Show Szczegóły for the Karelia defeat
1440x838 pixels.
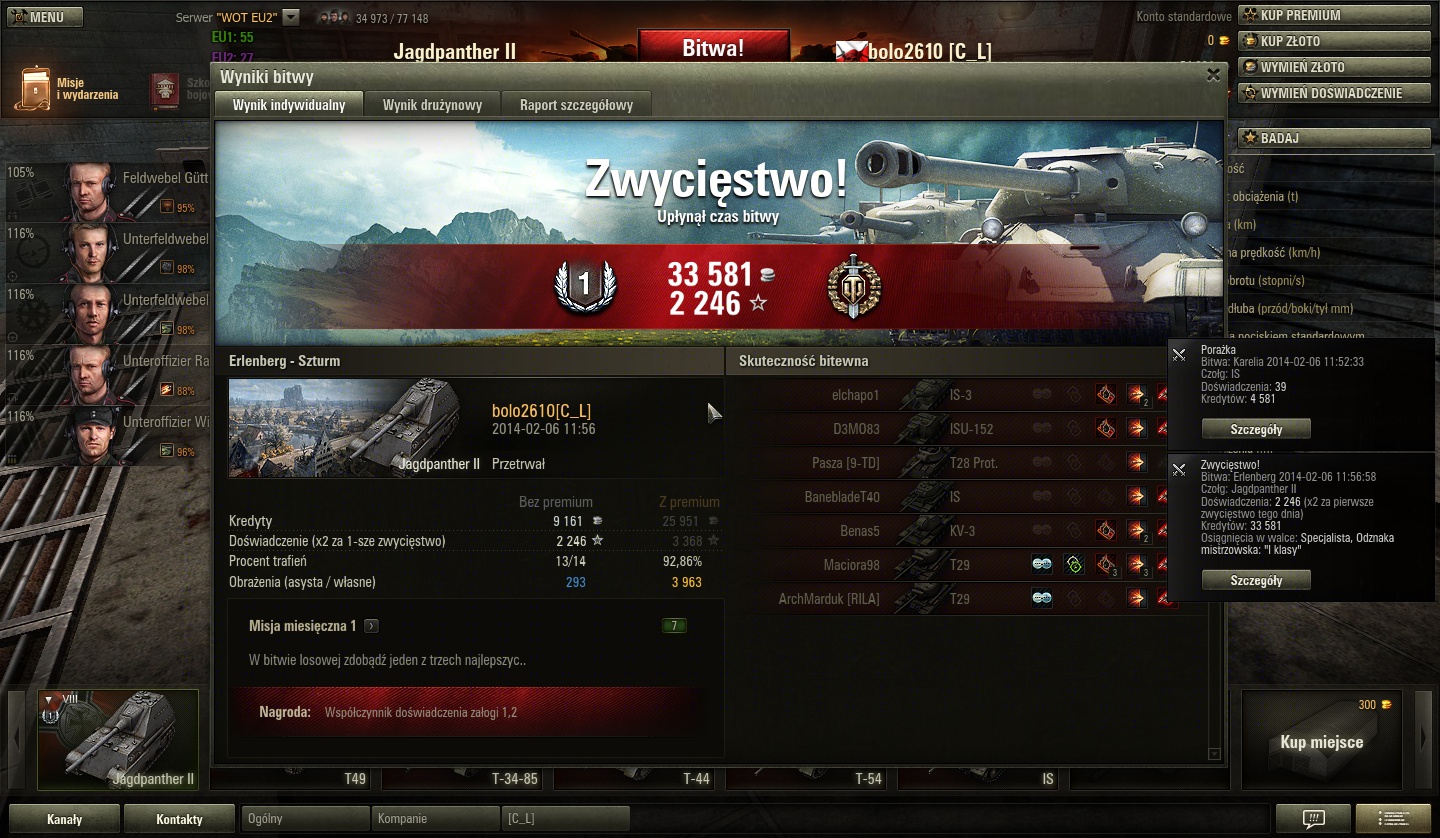pos(1256,429)
